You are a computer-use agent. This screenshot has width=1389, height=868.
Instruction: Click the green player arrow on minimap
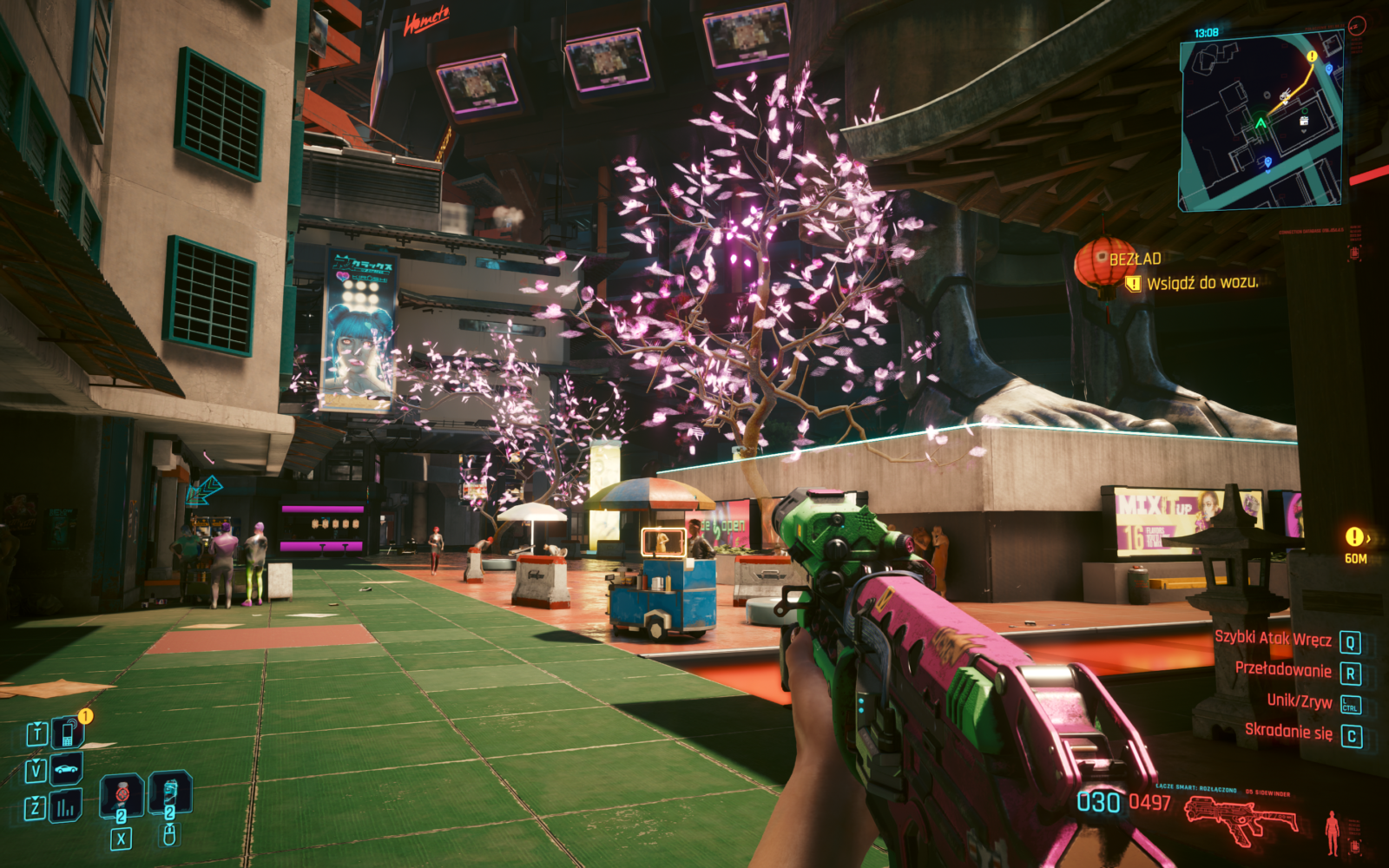(x=1261, y=123)
